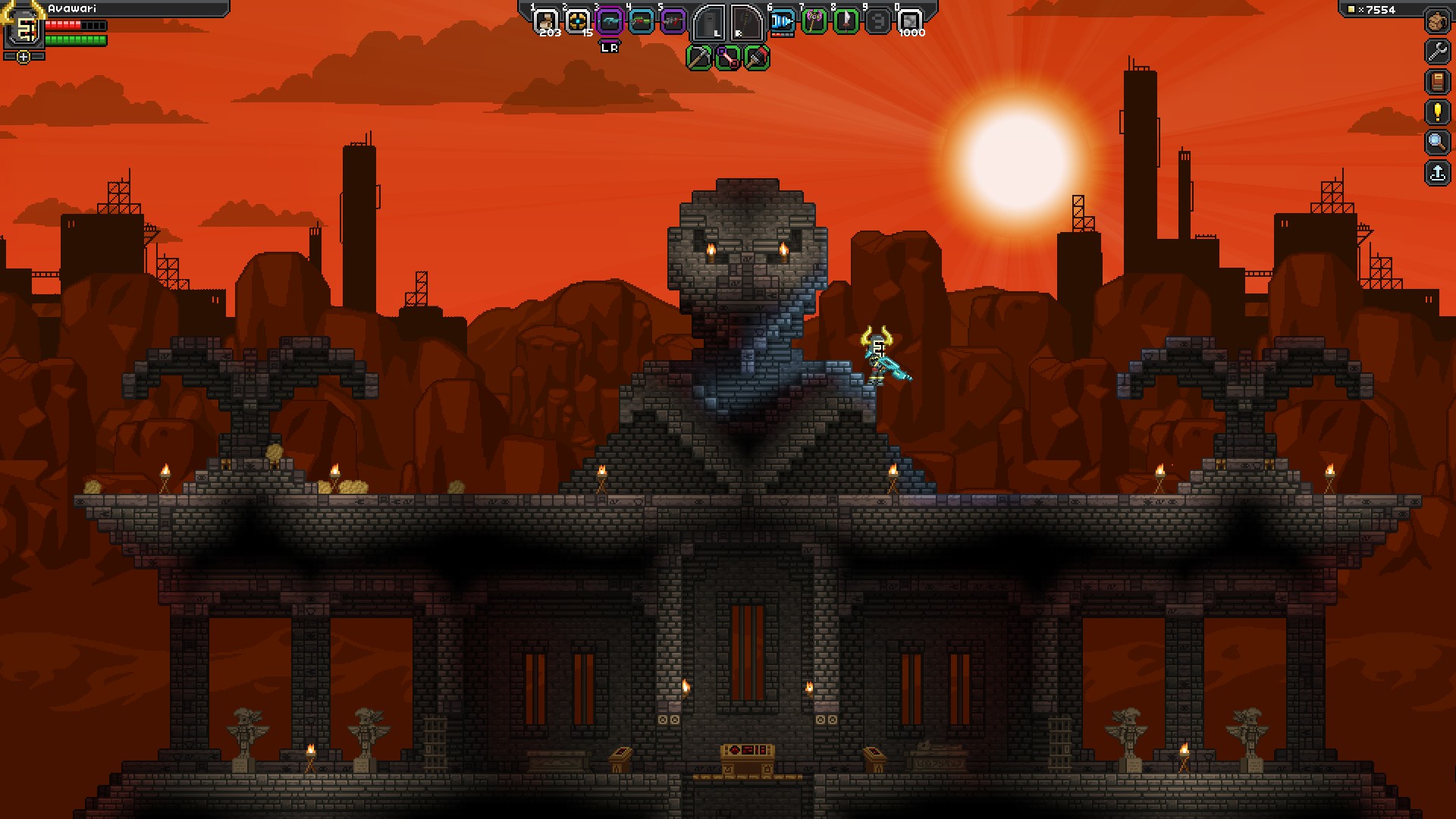Equip the drill in hotbar slot 6
Screen dimensions: 1456x819
[781, 20]
